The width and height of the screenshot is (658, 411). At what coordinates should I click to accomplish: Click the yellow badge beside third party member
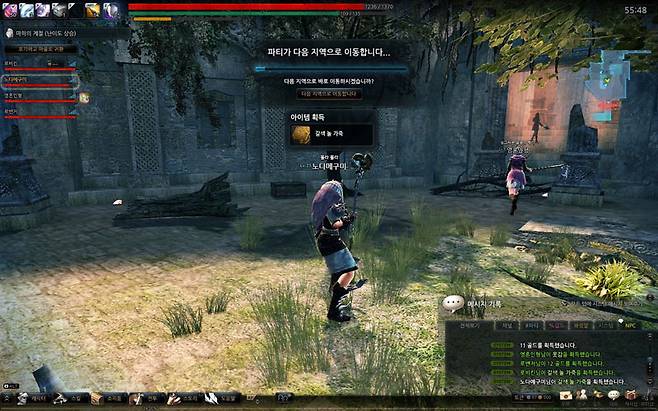pyautogui.click(x=84, y=97)
